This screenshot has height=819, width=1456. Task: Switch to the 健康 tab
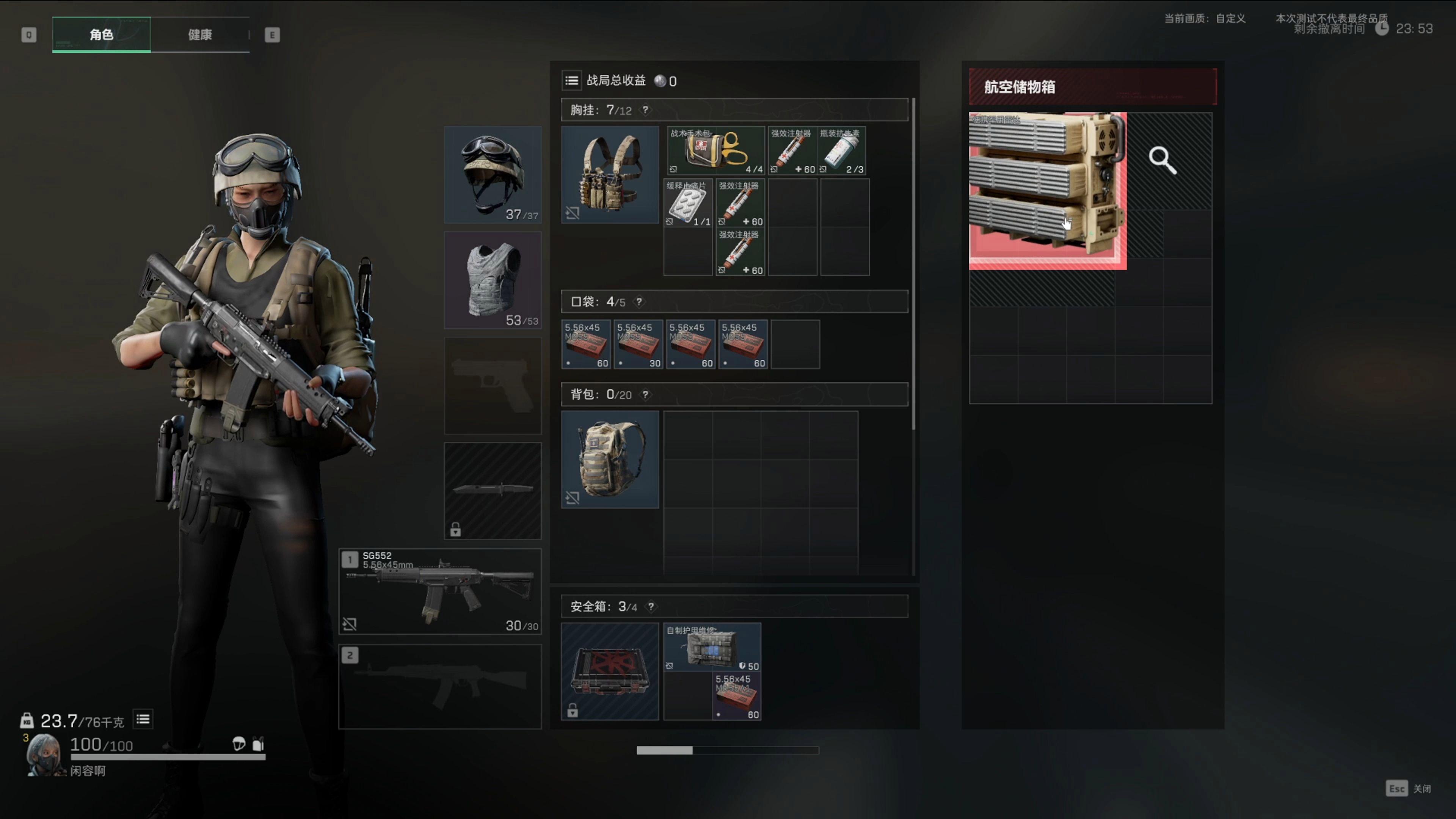pyautogui.click(x=199, y=35)
